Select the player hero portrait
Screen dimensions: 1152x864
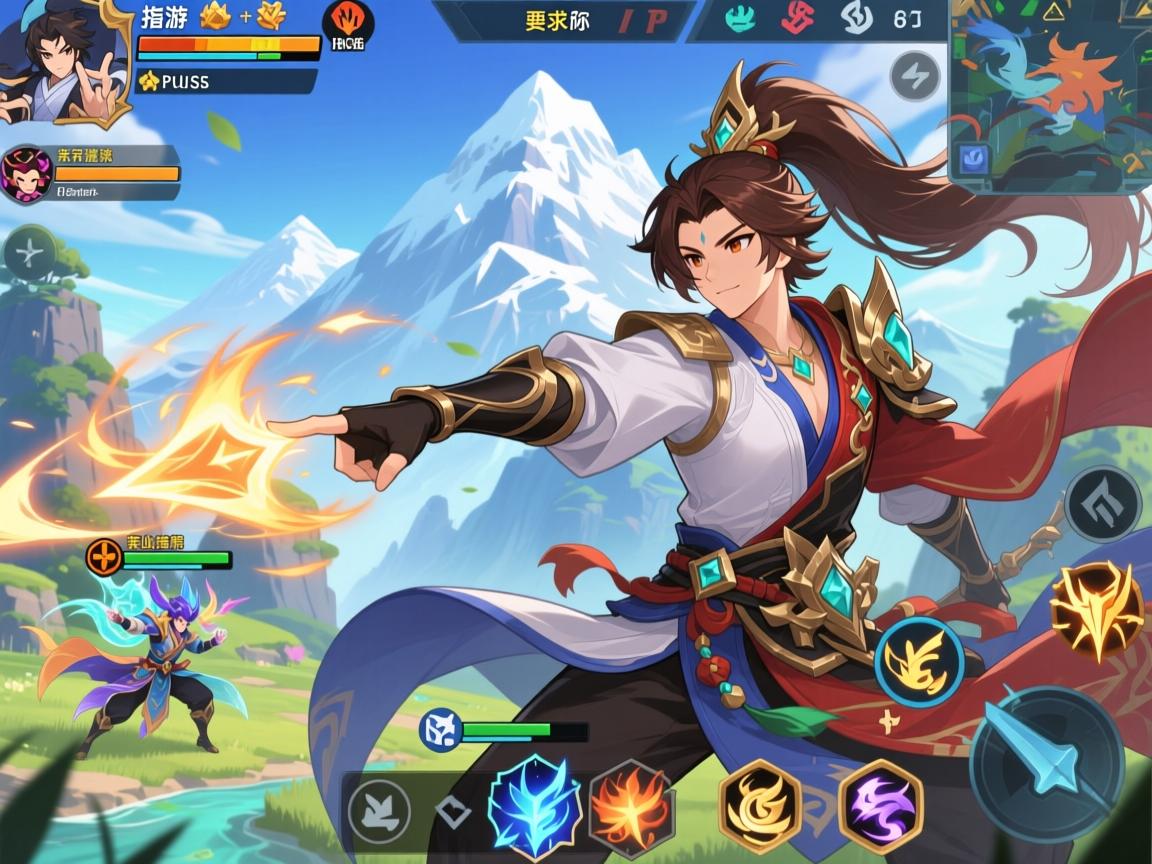(62, 60)
